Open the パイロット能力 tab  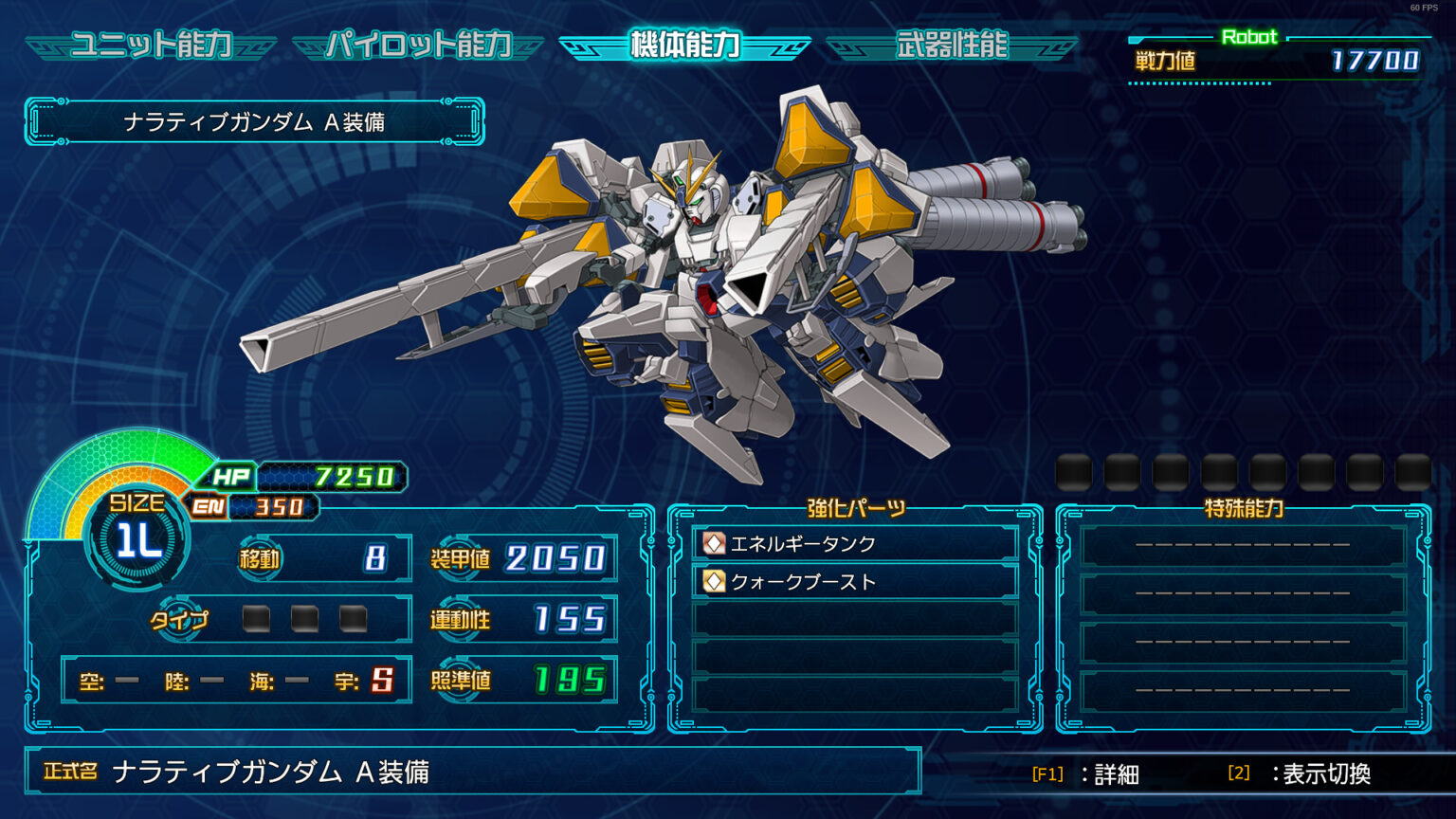[x=418, y=45]
